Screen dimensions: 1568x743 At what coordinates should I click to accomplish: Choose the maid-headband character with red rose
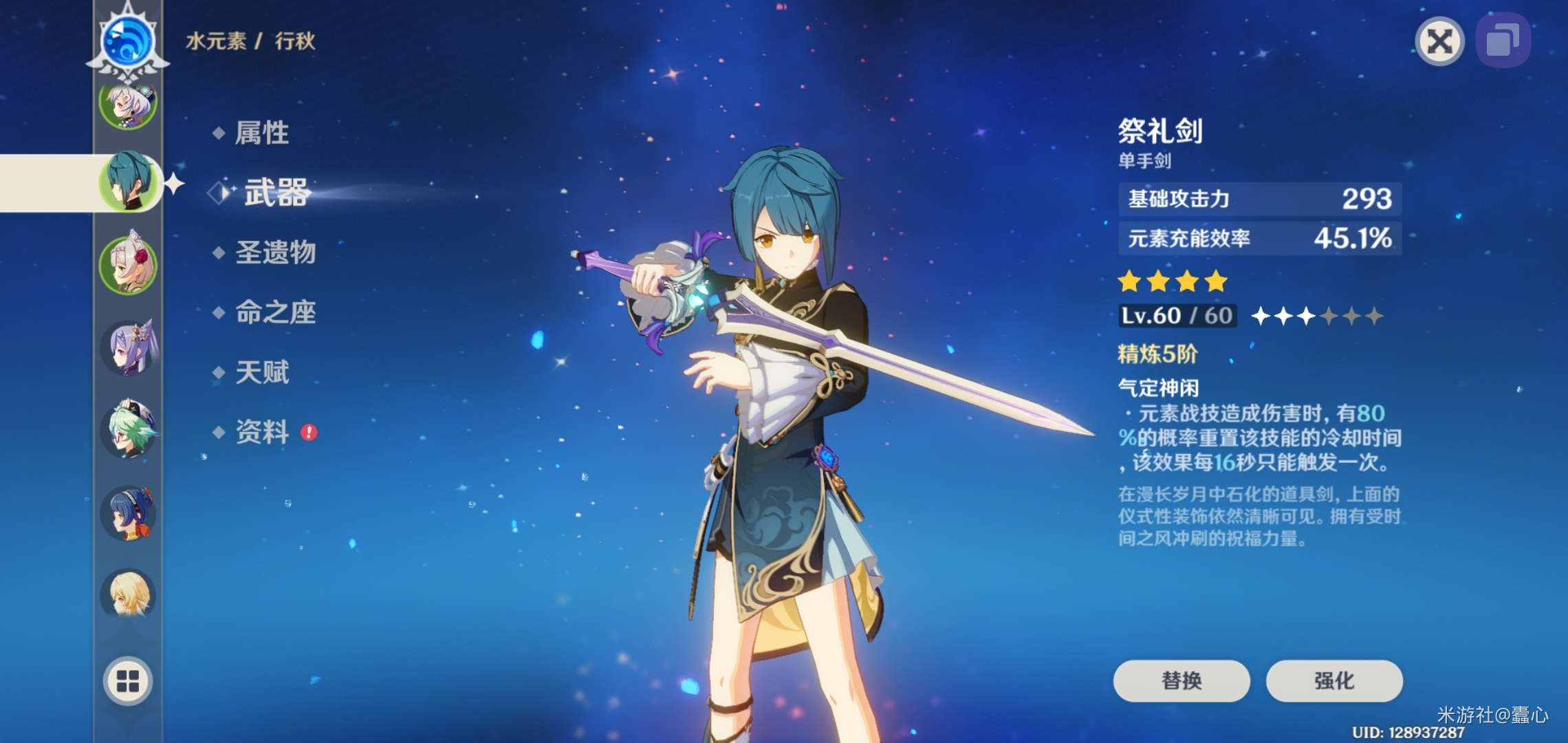(x=129, y=265)
